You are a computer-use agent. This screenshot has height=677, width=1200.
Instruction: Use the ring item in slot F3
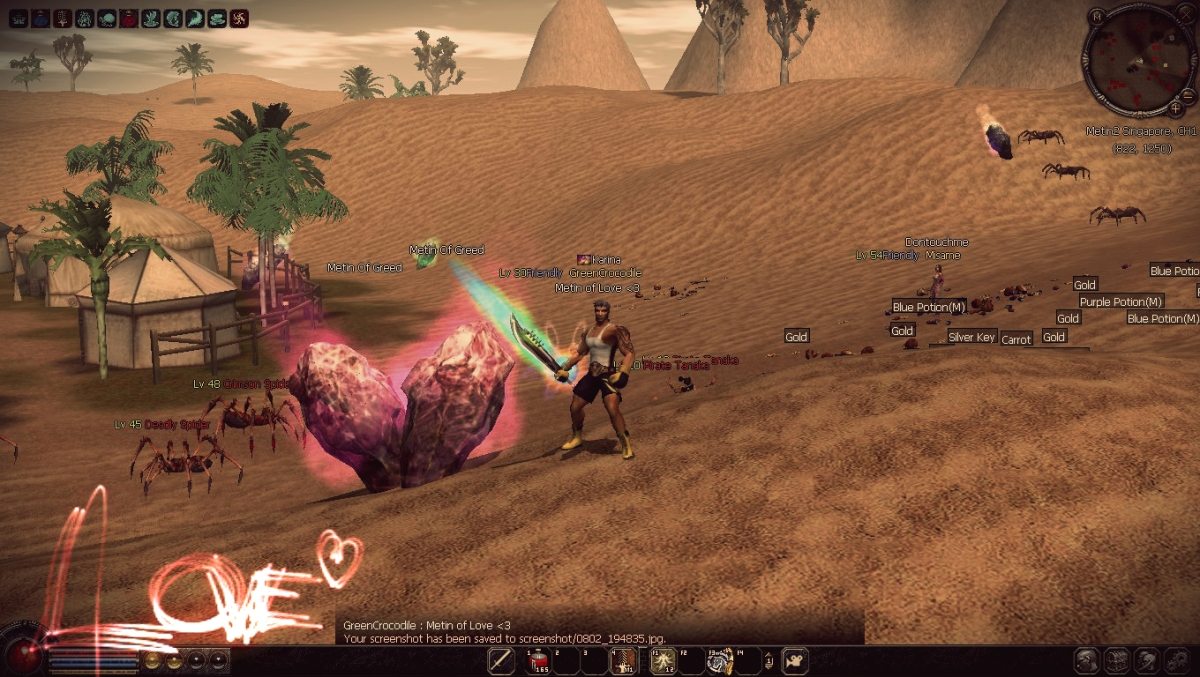pyautogui.click(x=719, y=661)
